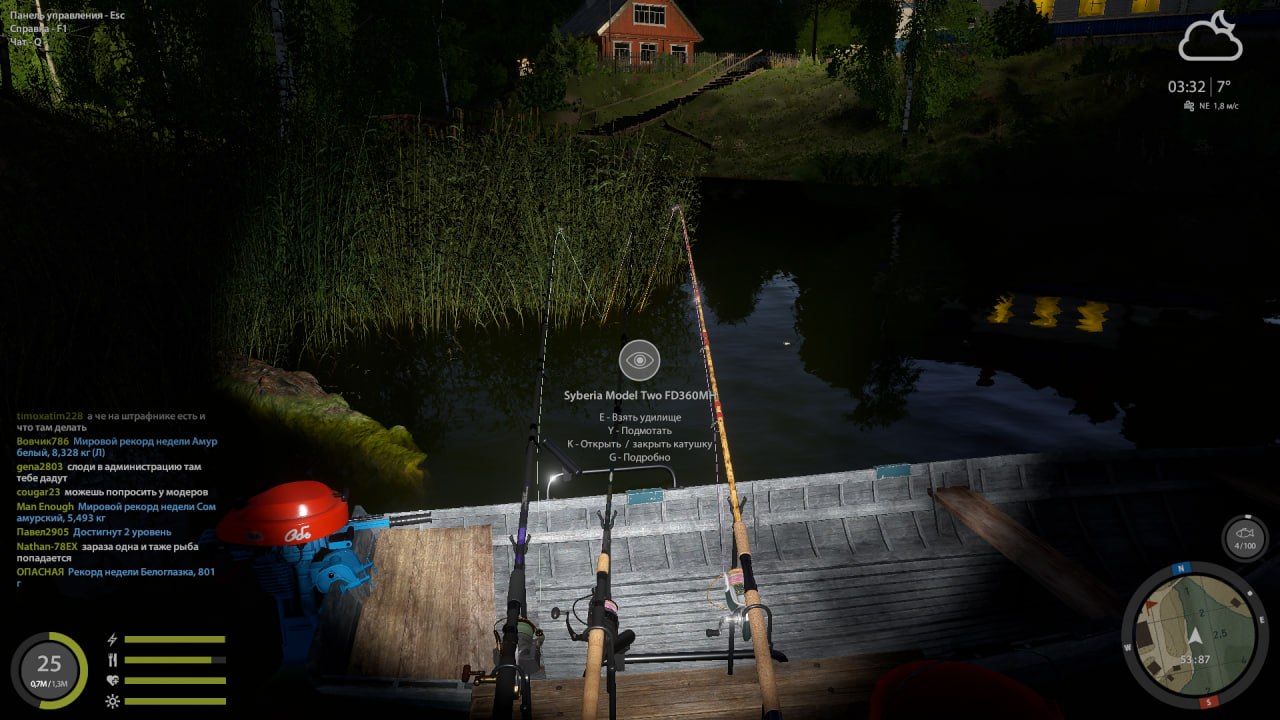Select Man Enough's weekly record message
Viewport: 1280px width, 720px height.
pos(146,507)
